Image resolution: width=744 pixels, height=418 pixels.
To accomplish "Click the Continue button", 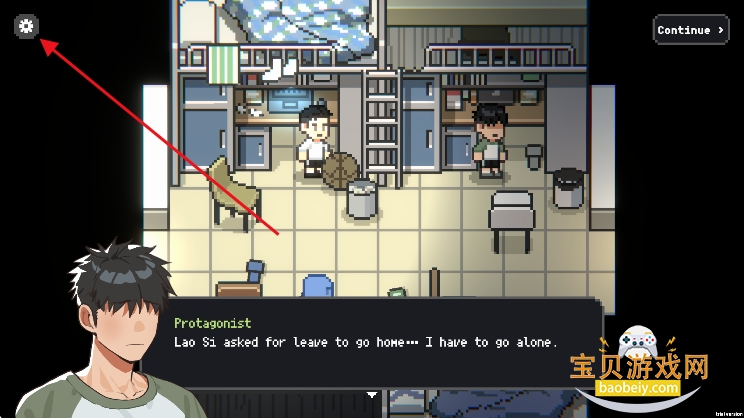I will pos(690,30).
